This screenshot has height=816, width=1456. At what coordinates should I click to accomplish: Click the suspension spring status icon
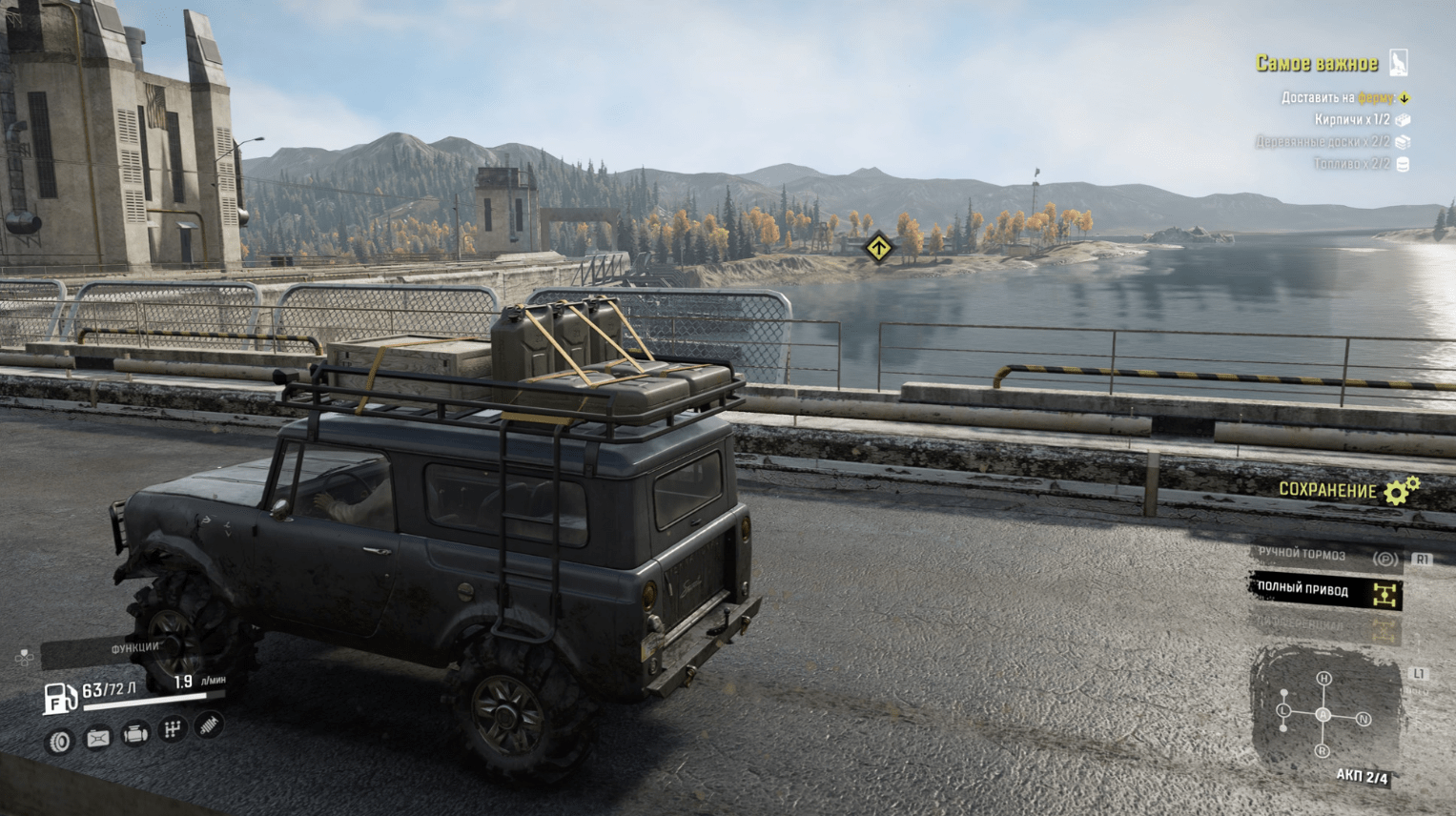coord(209,725)
